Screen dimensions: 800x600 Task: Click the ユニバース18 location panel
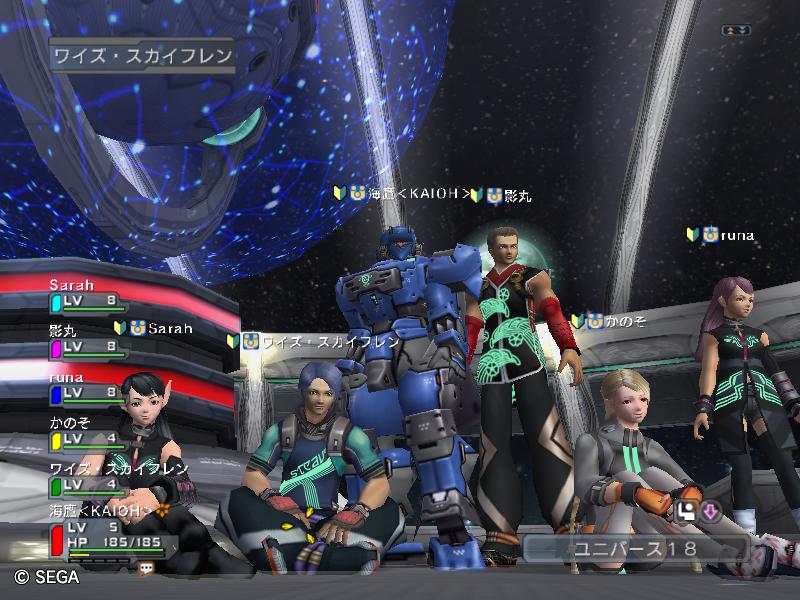(x=636, y=549)
